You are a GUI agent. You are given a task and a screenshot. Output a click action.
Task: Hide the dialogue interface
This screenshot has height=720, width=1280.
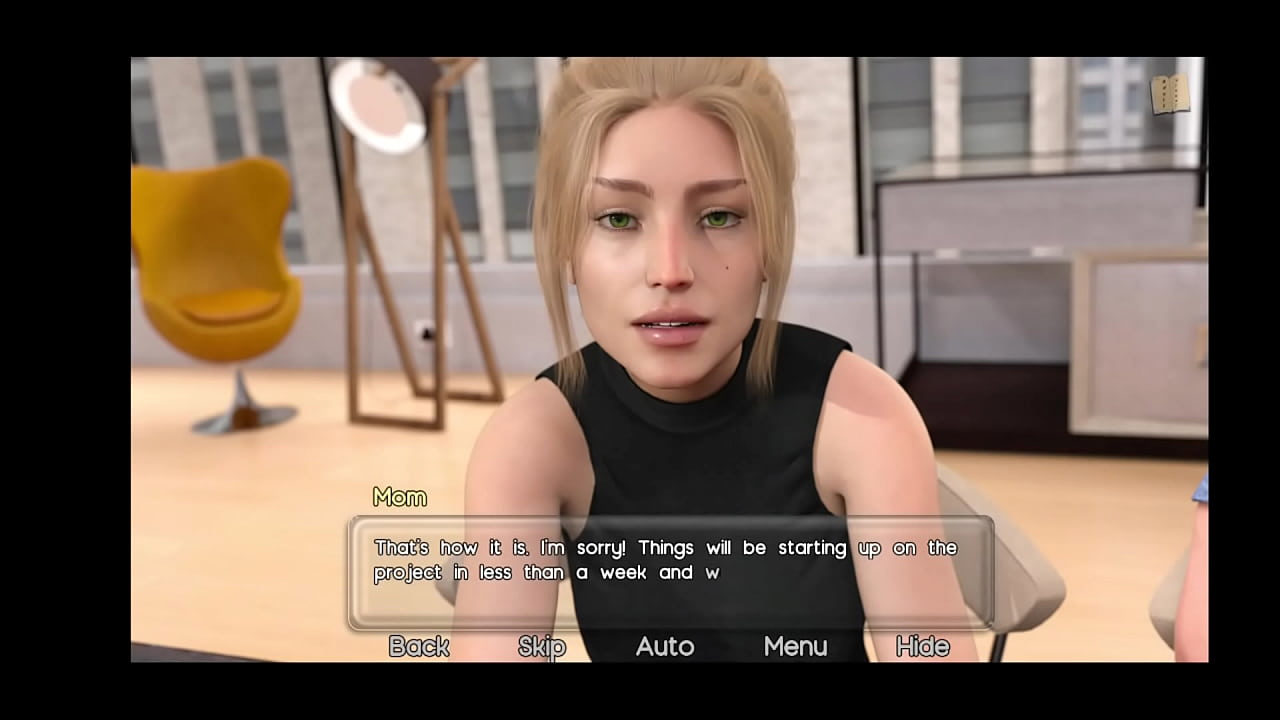[922, 647]
